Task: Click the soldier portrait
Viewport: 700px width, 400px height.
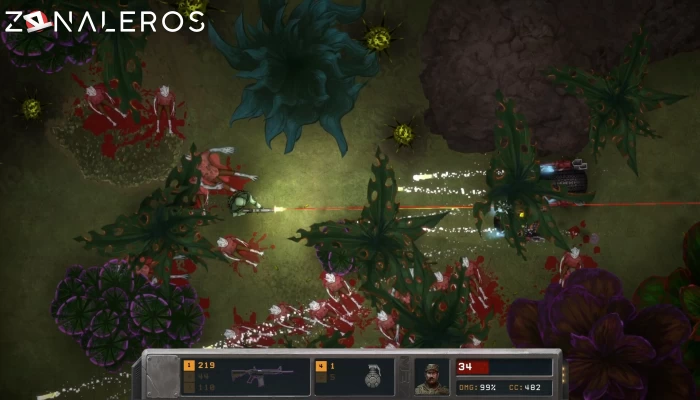Action: (432, 376)
